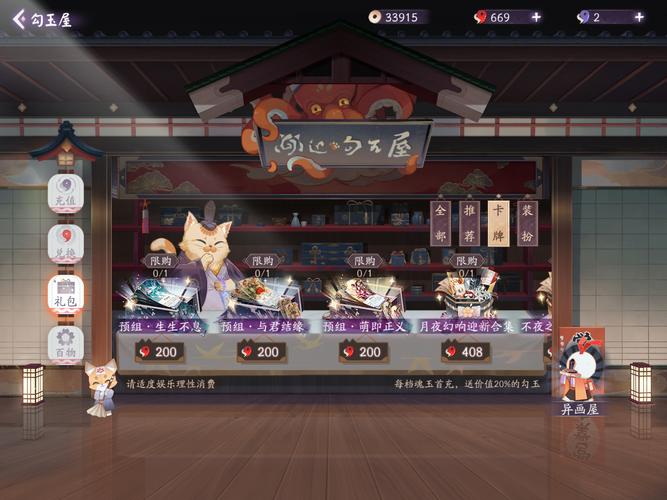Image resolution: width=667 pixels, height=500 pixels.
Task: Open the 兑换 exchange section
Action: [65, 243]
